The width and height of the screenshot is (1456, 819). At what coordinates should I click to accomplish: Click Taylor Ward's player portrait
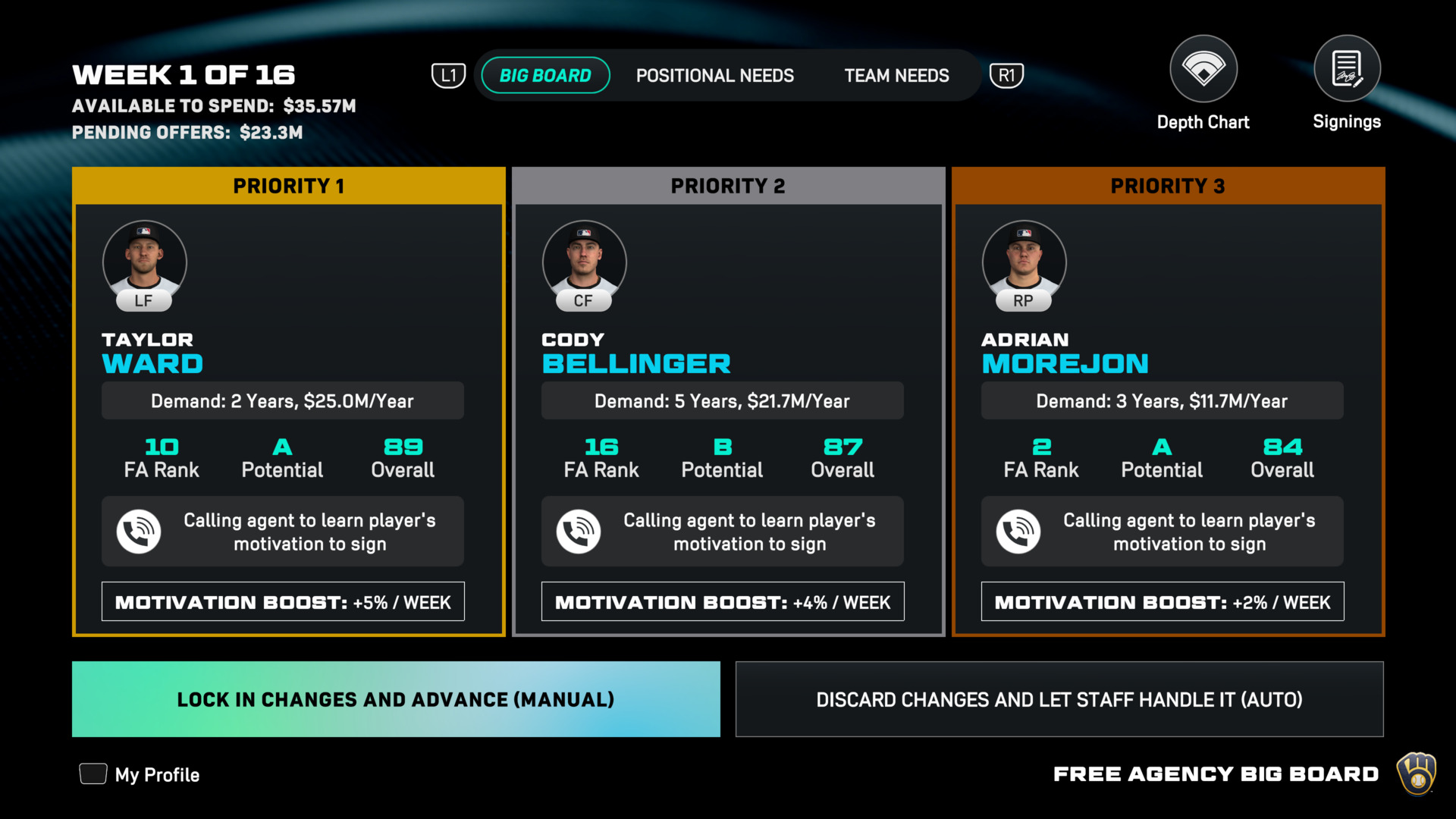click(x=144, y=262)
